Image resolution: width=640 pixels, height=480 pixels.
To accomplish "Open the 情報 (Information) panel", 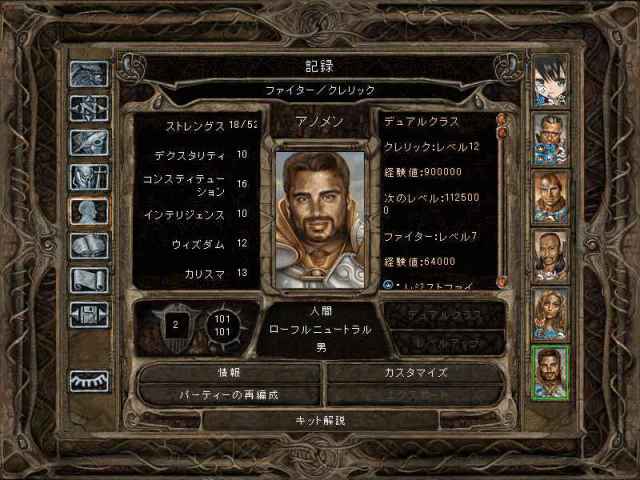I will point(228,372).
